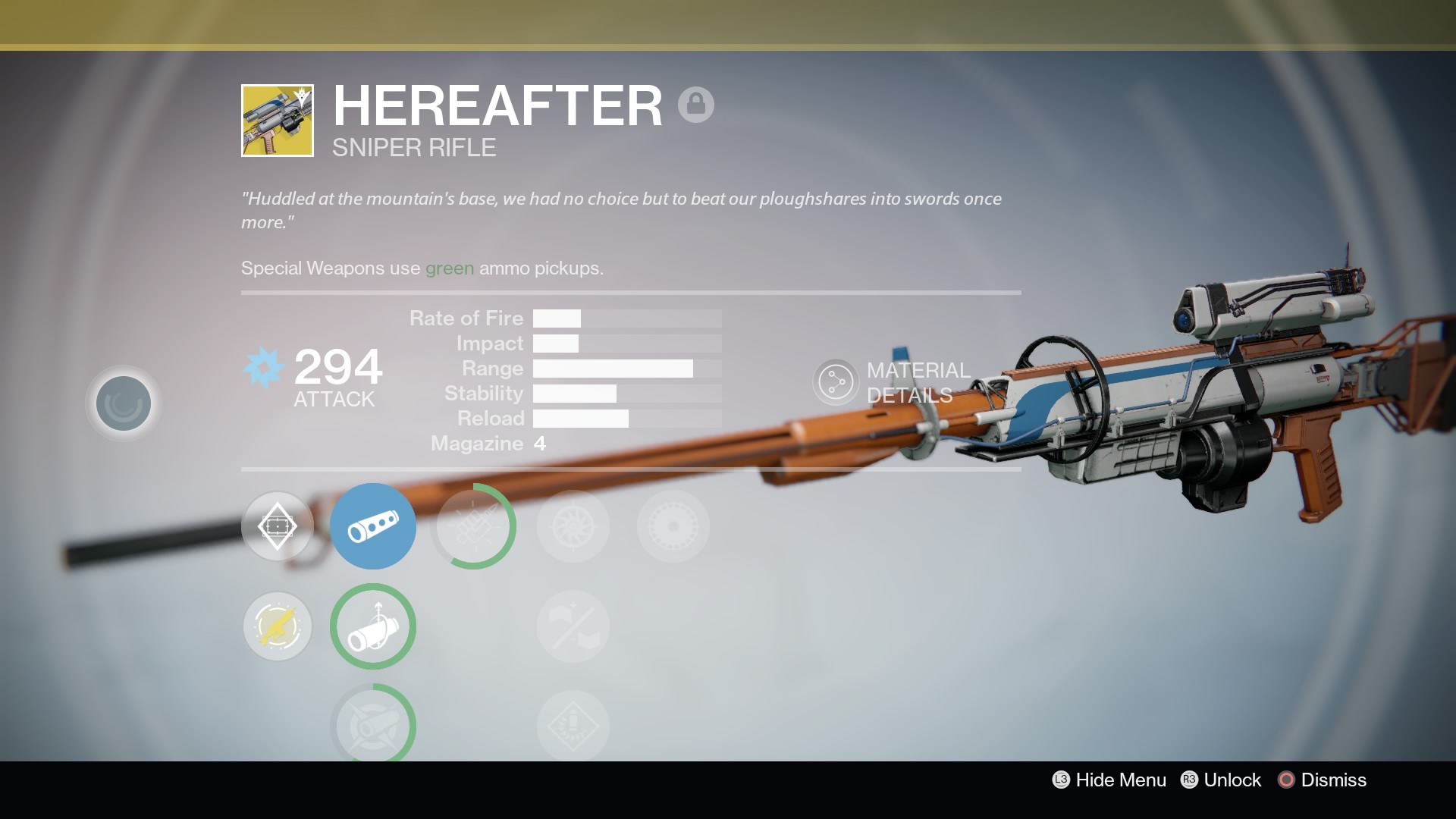Toggle the weapon lock status via the padlock icon

(x=696, y=104)
